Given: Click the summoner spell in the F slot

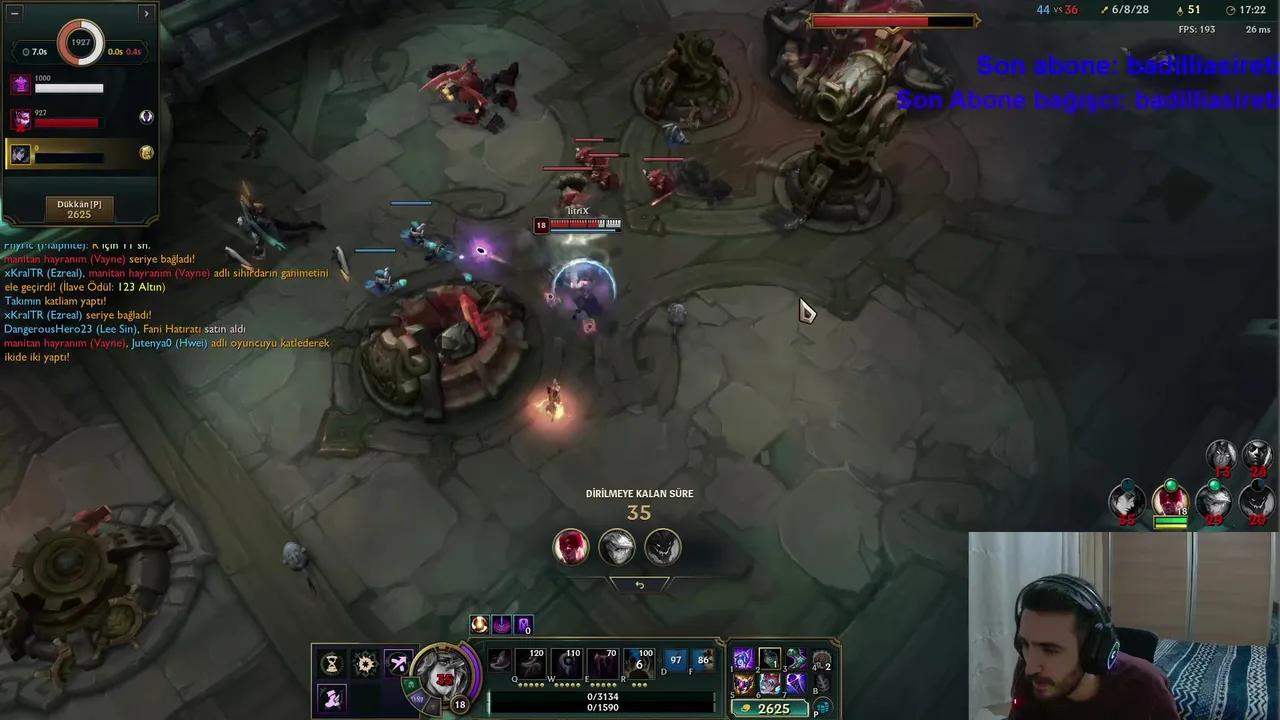Looking at the screenshot, I should click(x=705, y=661).
